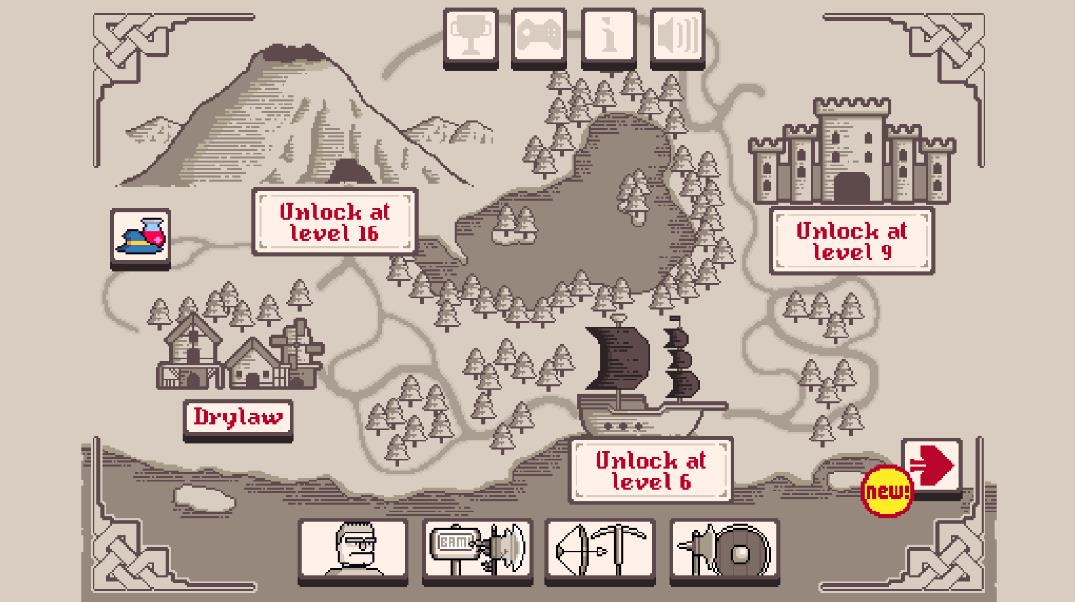Toggle the sound speaker button
Viewport: 1075px width, 602px height.
pos(677,37)
